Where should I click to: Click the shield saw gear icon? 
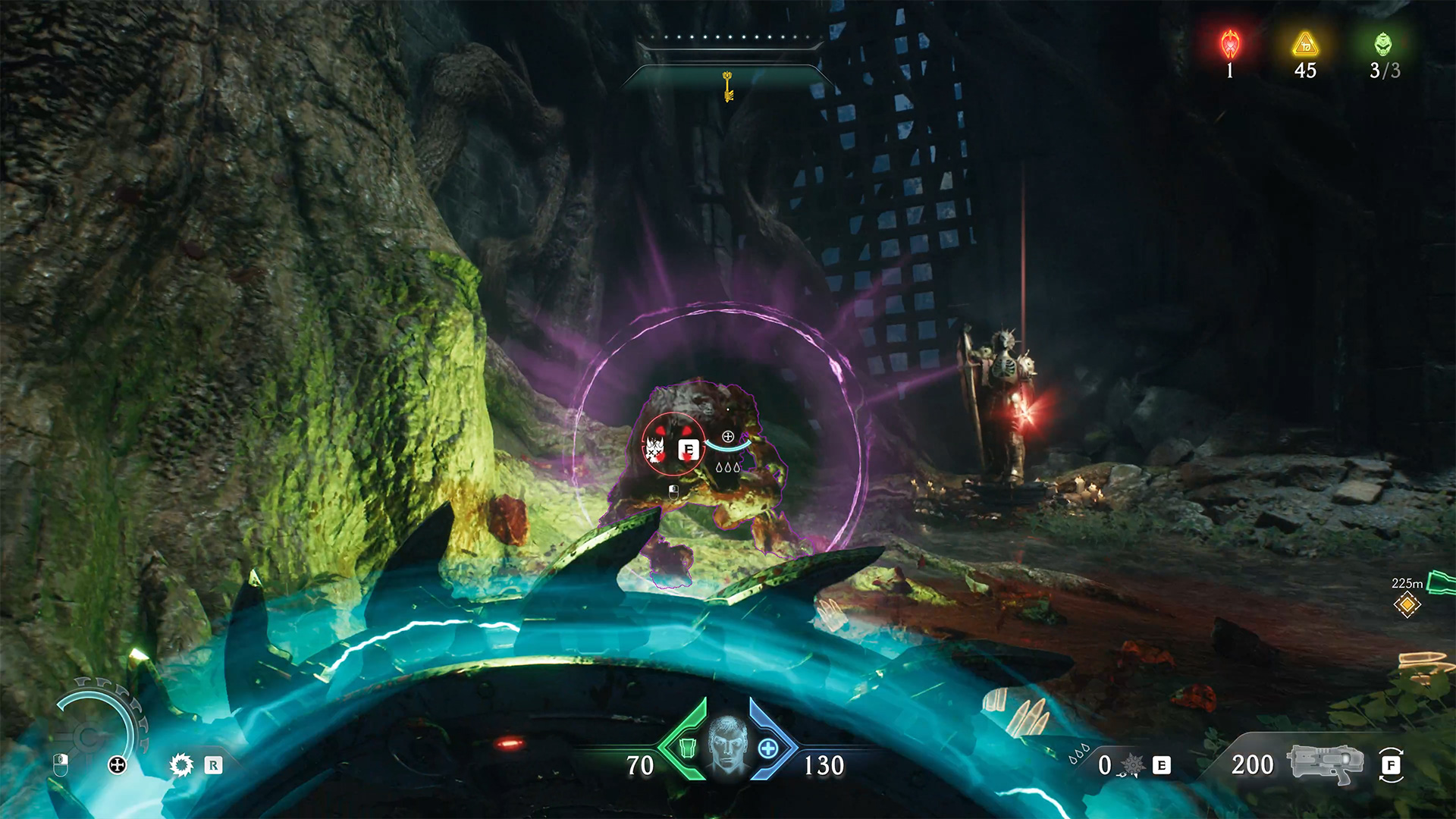click(x=181, y=764)
